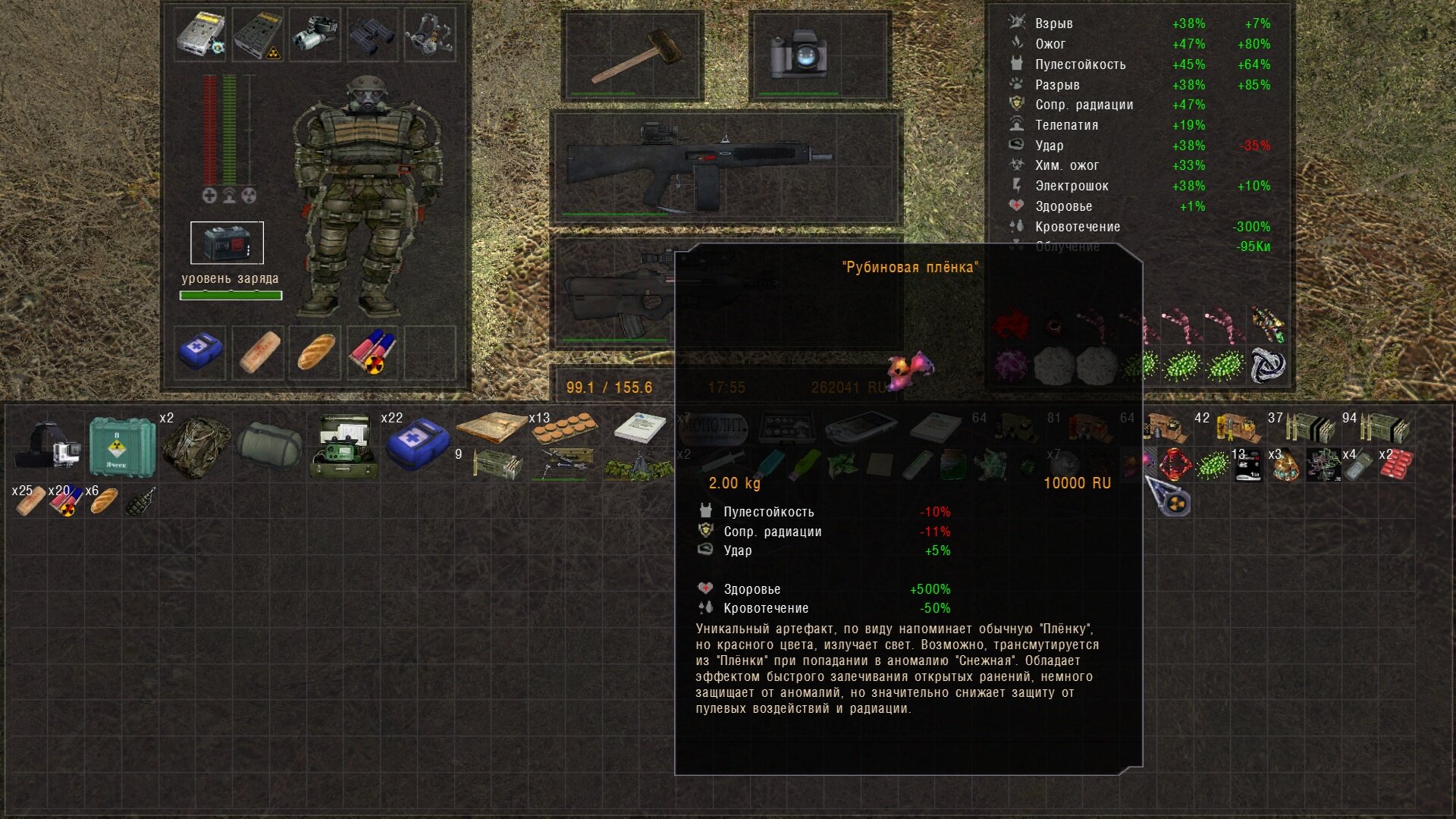
Task: Choose the stack of 13 orange tablets
Action: 564,429
